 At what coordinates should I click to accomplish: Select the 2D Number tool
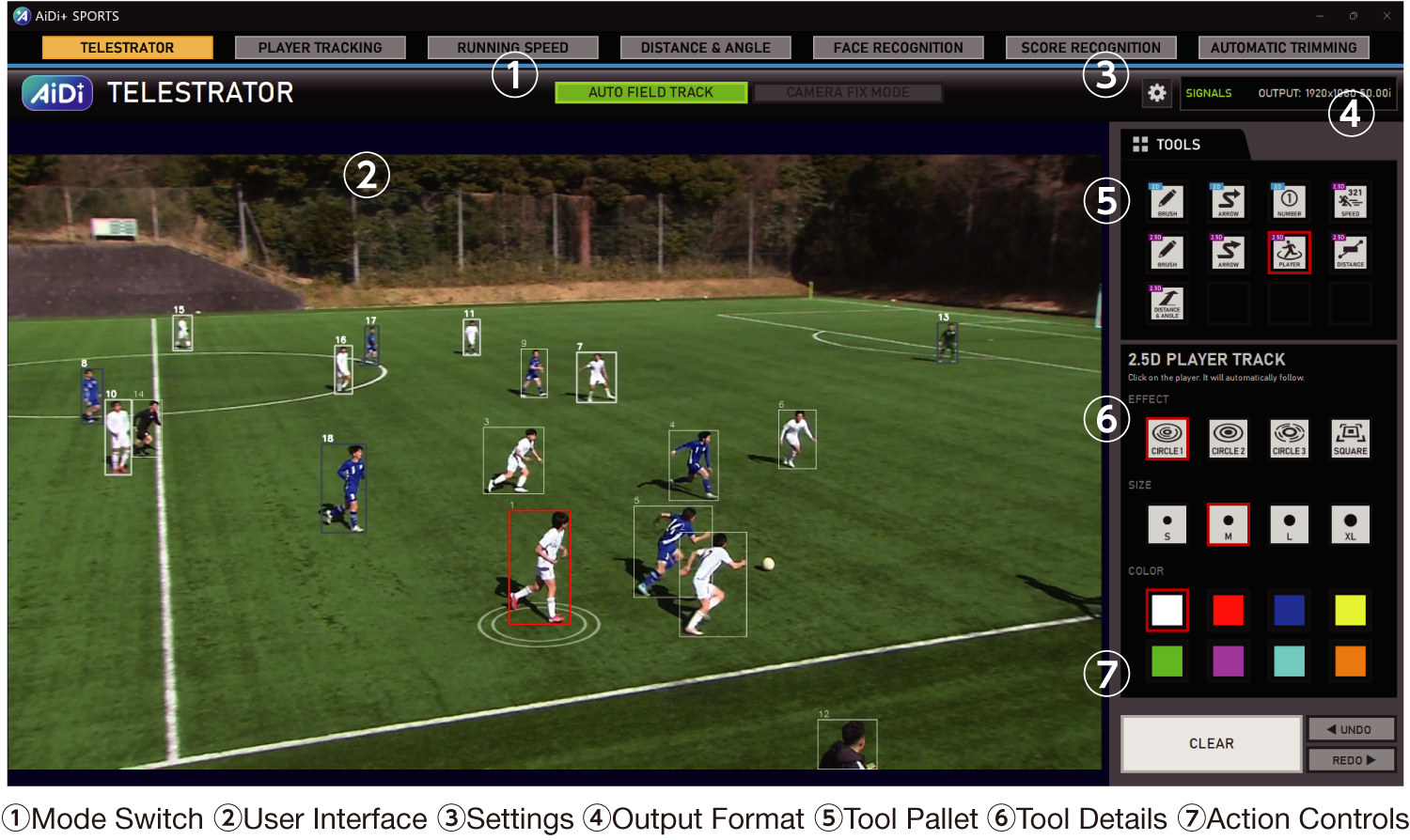point(1289,201)
